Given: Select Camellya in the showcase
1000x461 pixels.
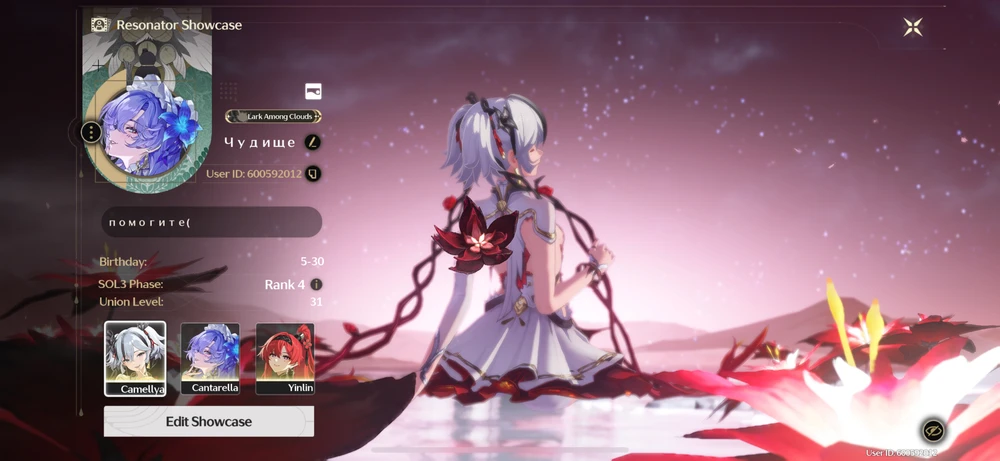Looking at the screenshot, I should pos(135,358).
